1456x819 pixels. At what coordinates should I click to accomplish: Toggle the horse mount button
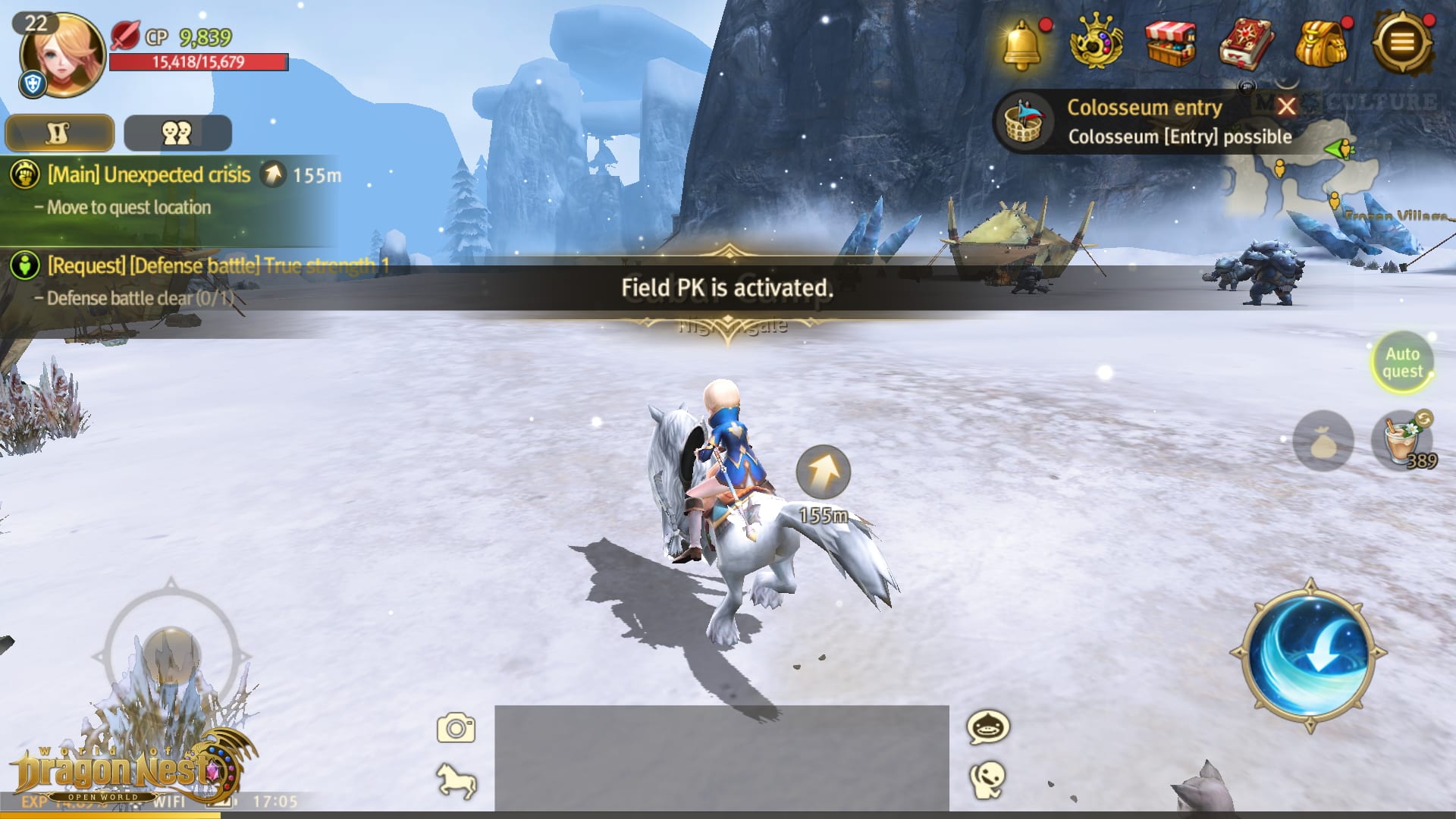(456, 780)
